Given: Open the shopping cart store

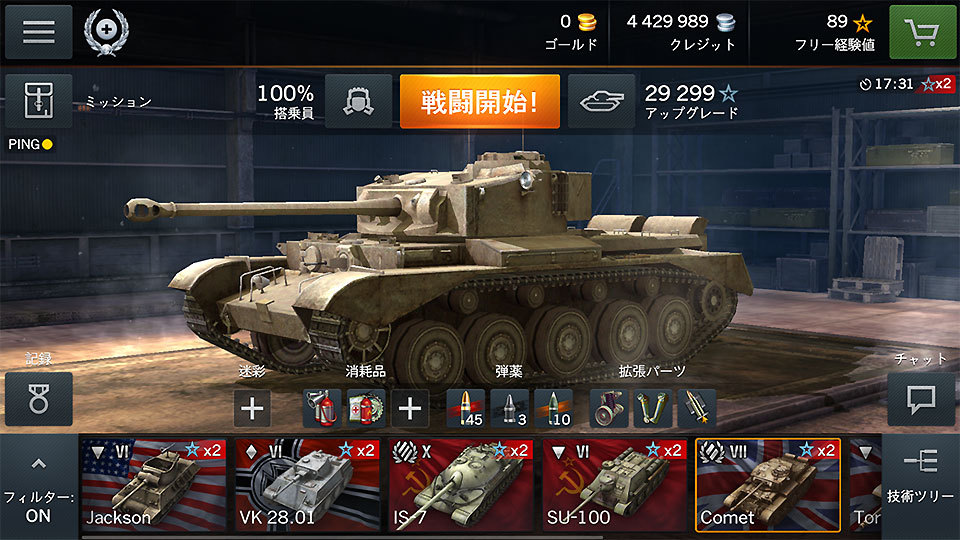Looking at the screenshot, I should pyautogui.click(x=921, y=32).
